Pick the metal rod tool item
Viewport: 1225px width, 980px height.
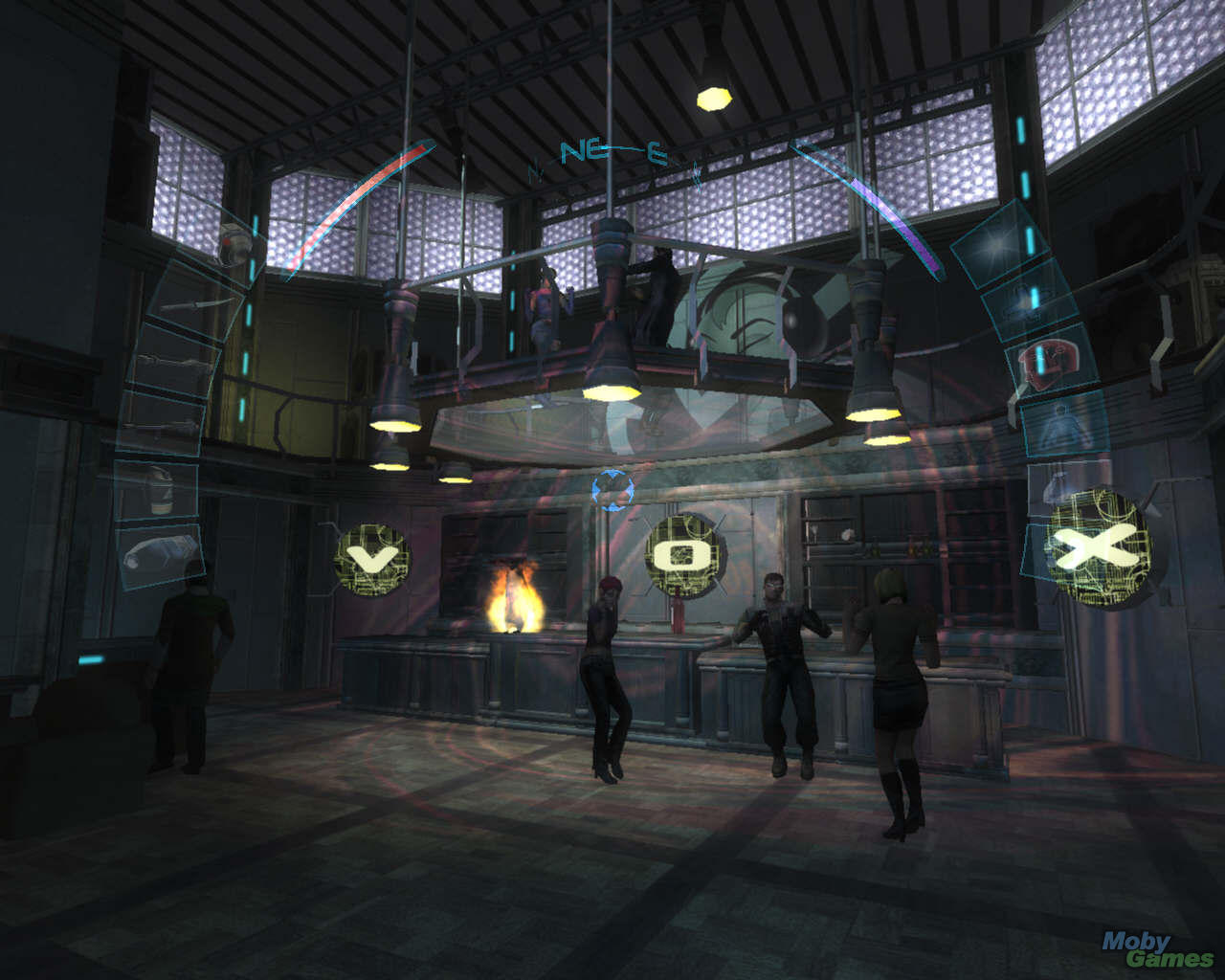[172, 361]
